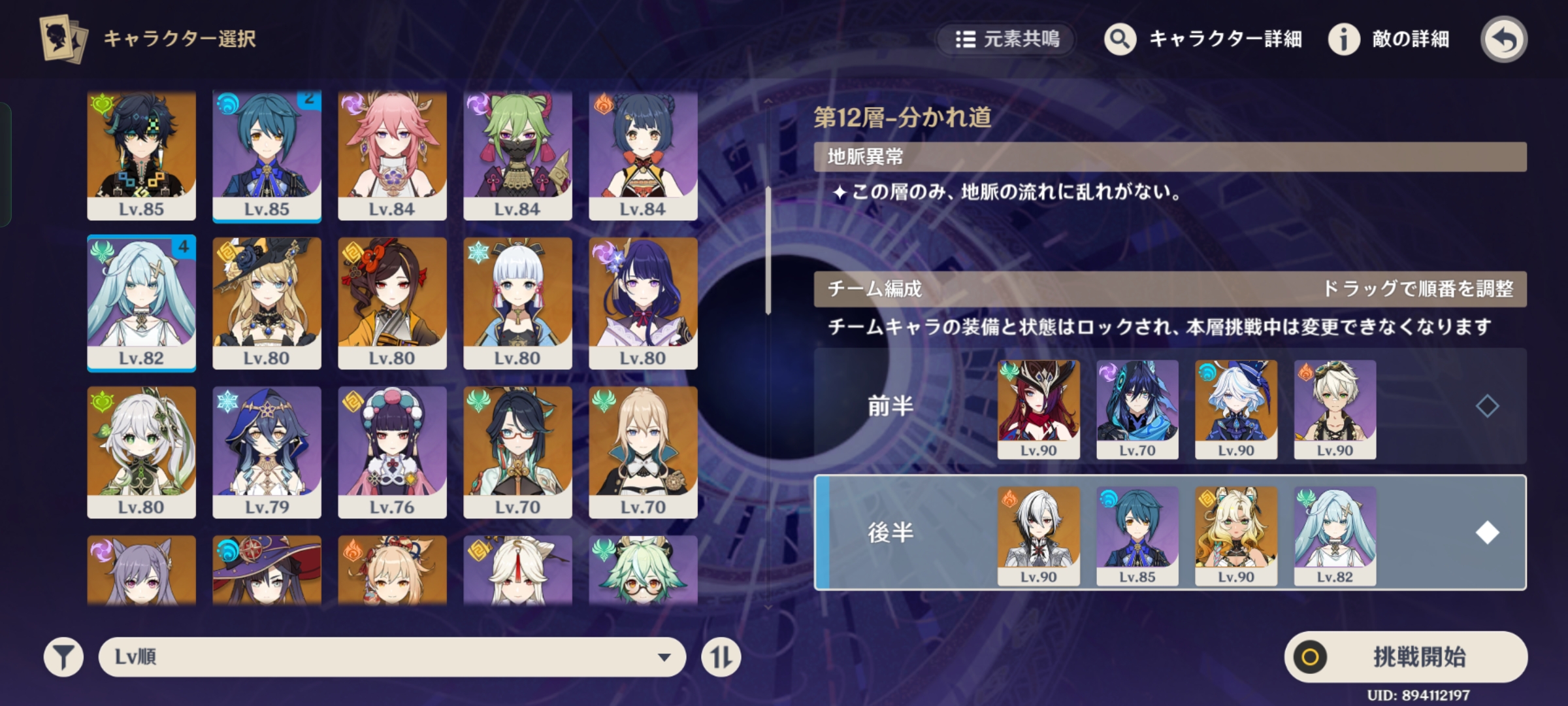This screenshot has height=706, width=1568.
Task: Select the 後半 second-half team row
Action: (889, 533)
